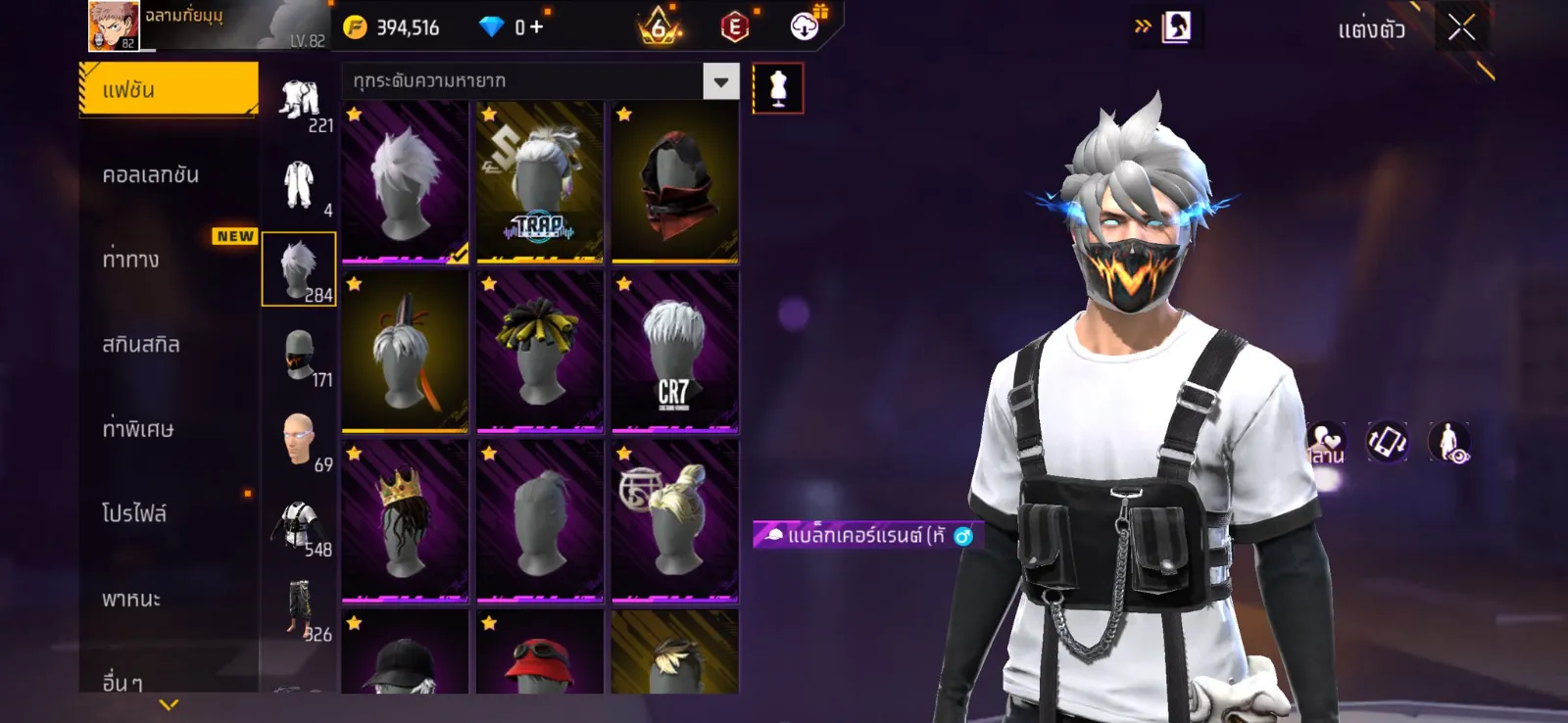Add diamonds with the plus button
1568x723 pixels.
[x=536, y=27]
